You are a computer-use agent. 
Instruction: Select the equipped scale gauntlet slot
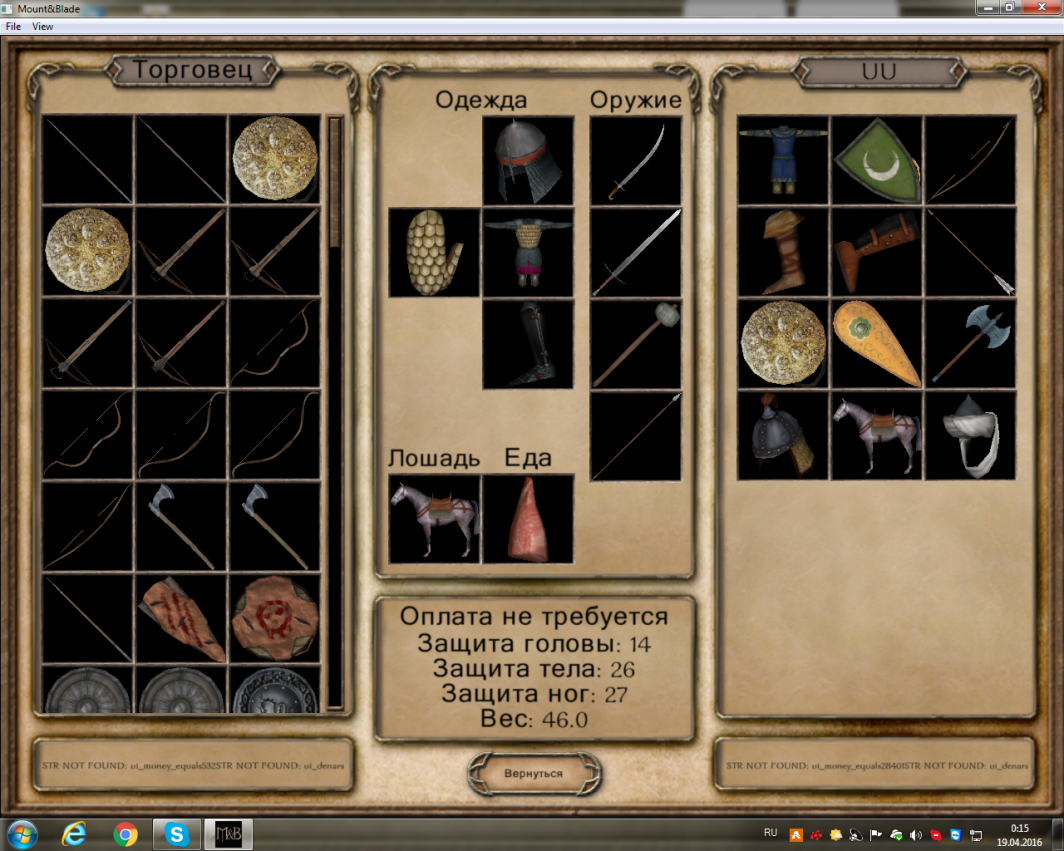[x=435, y=252]
